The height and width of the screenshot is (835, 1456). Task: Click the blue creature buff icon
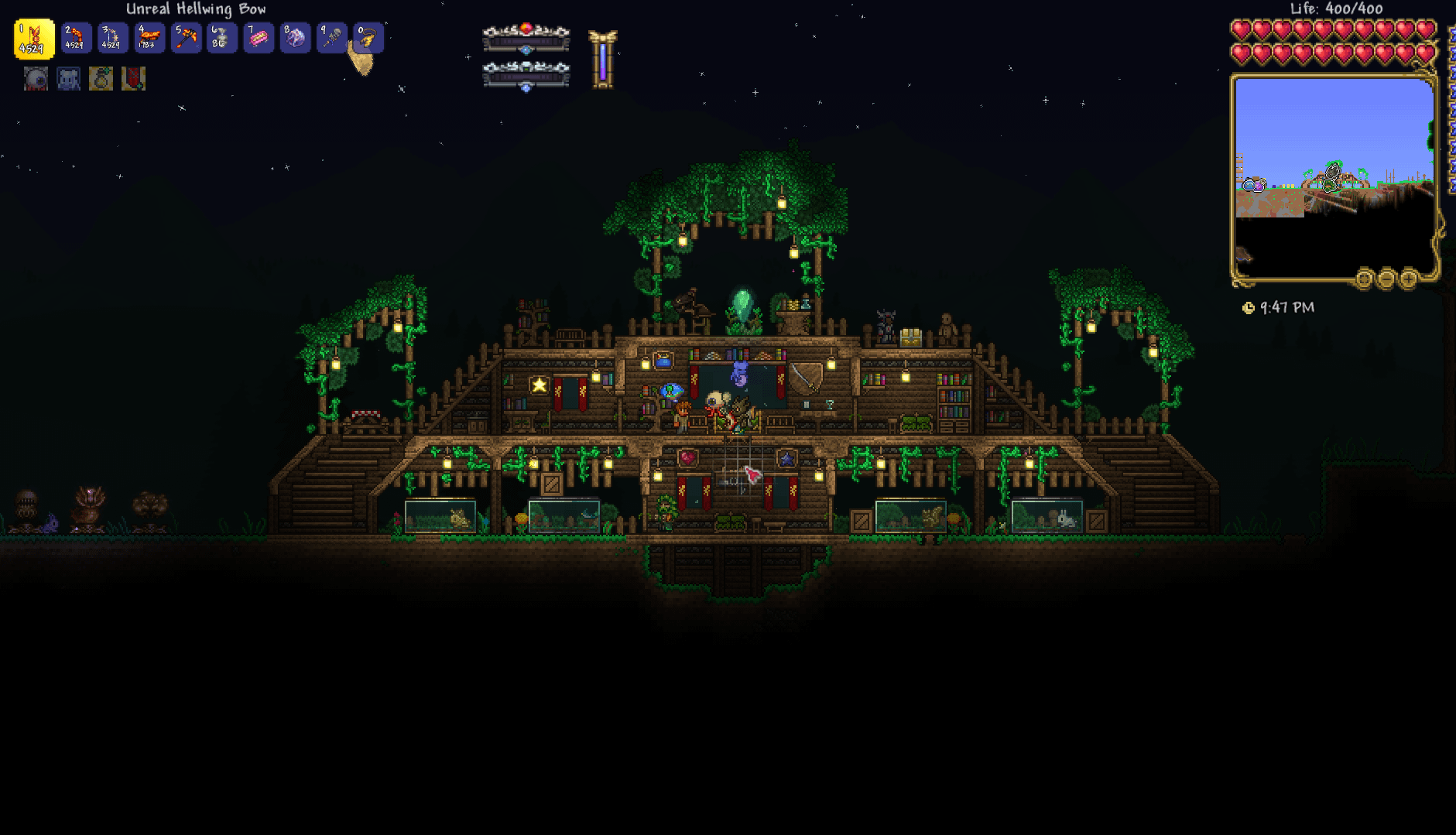click(x=68, y=79)
